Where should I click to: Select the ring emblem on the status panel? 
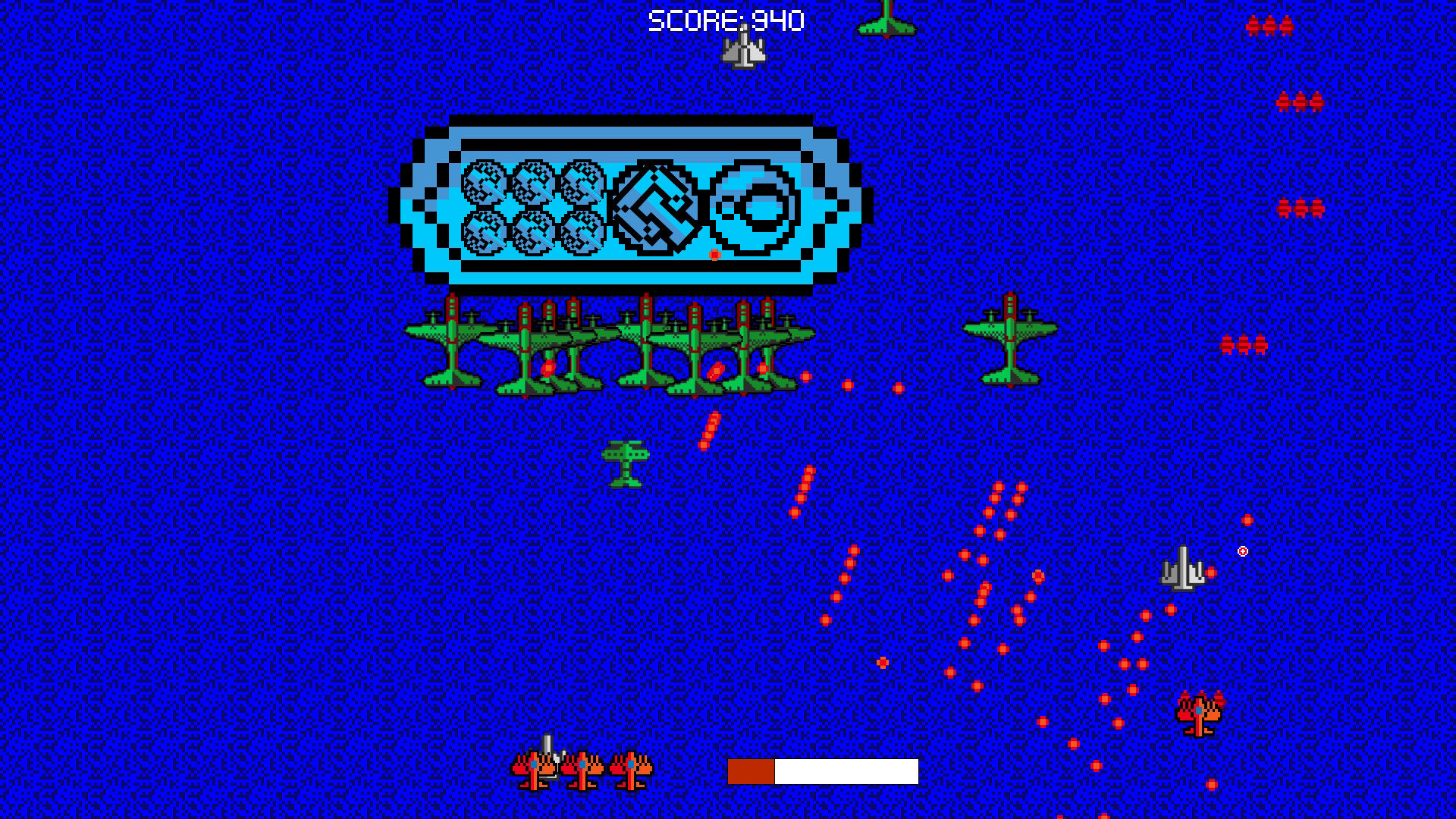(x=753, y=206)
